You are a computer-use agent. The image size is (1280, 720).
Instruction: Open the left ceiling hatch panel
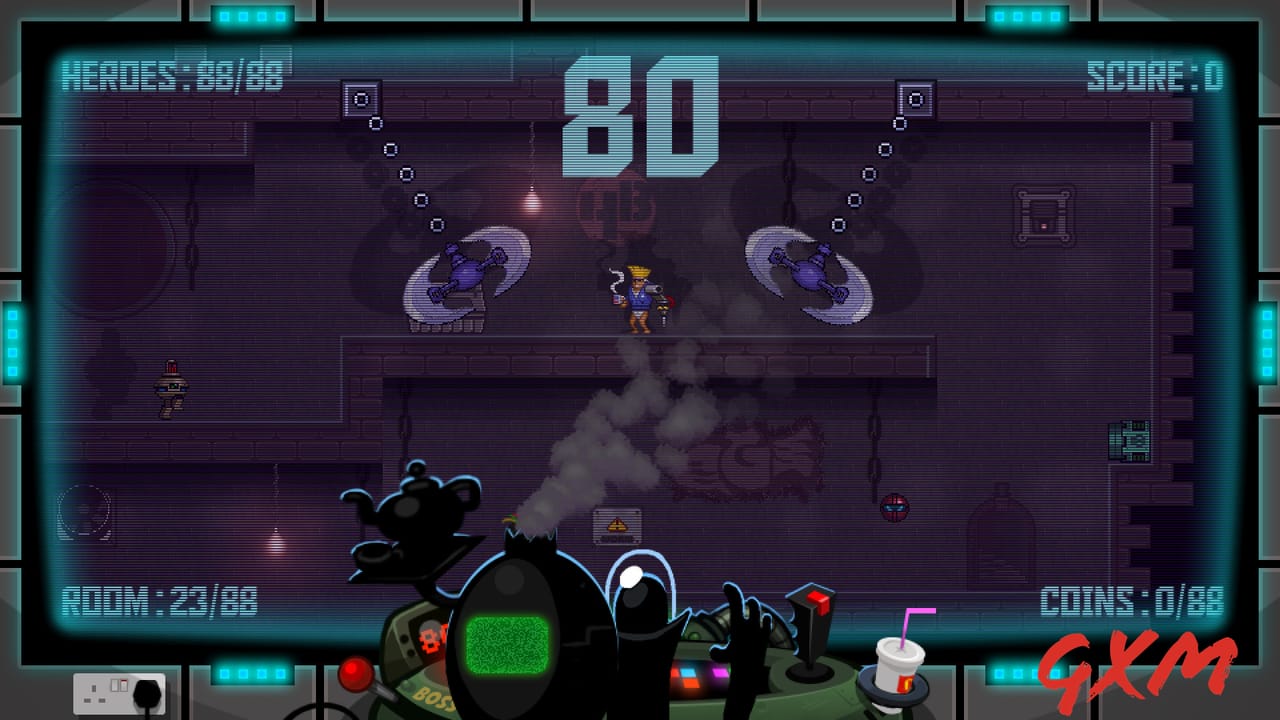[x=358, y=98]
